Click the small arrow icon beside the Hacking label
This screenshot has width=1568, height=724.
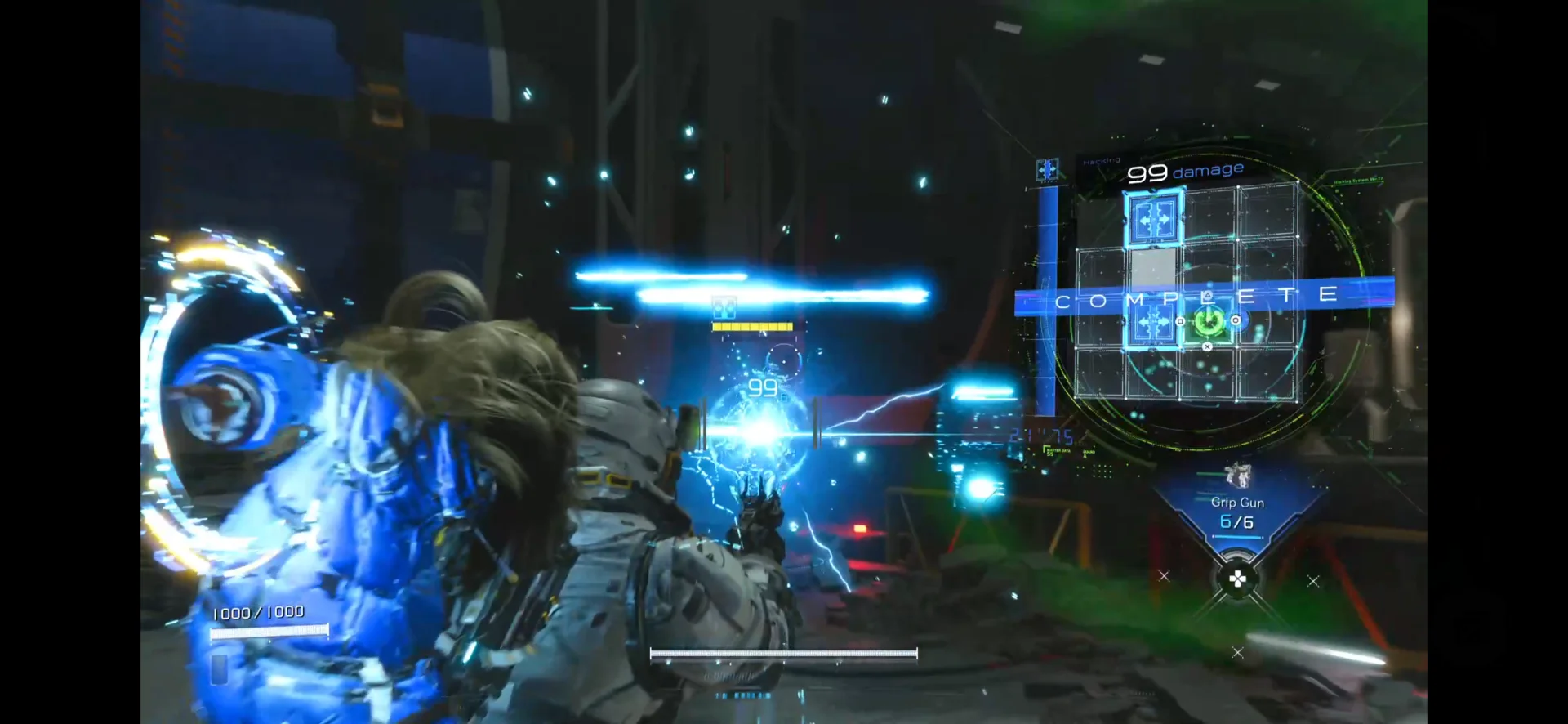click(x=1047, y=169)
